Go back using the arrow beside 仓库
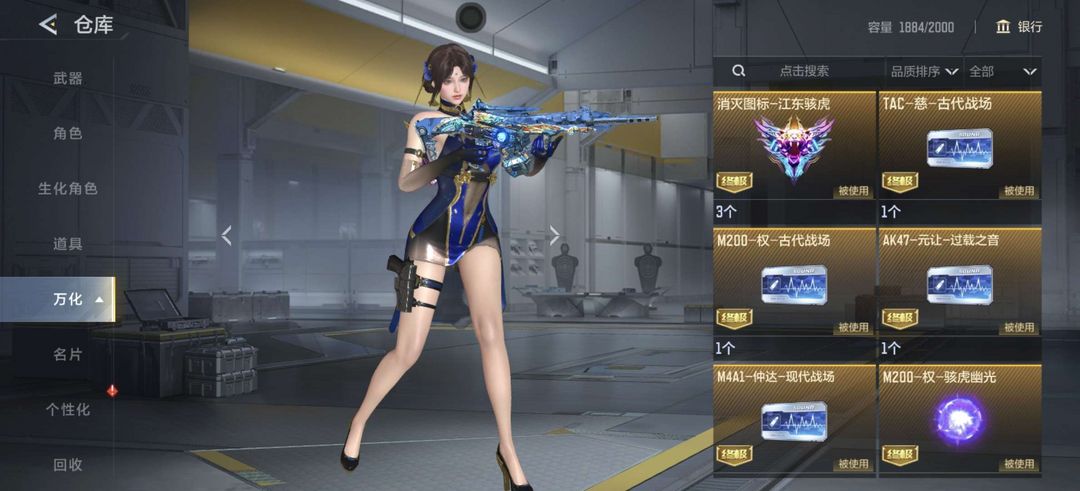The height and width of the screenshot is (491, 1080). pyautogui.click(x=47, y=25)
